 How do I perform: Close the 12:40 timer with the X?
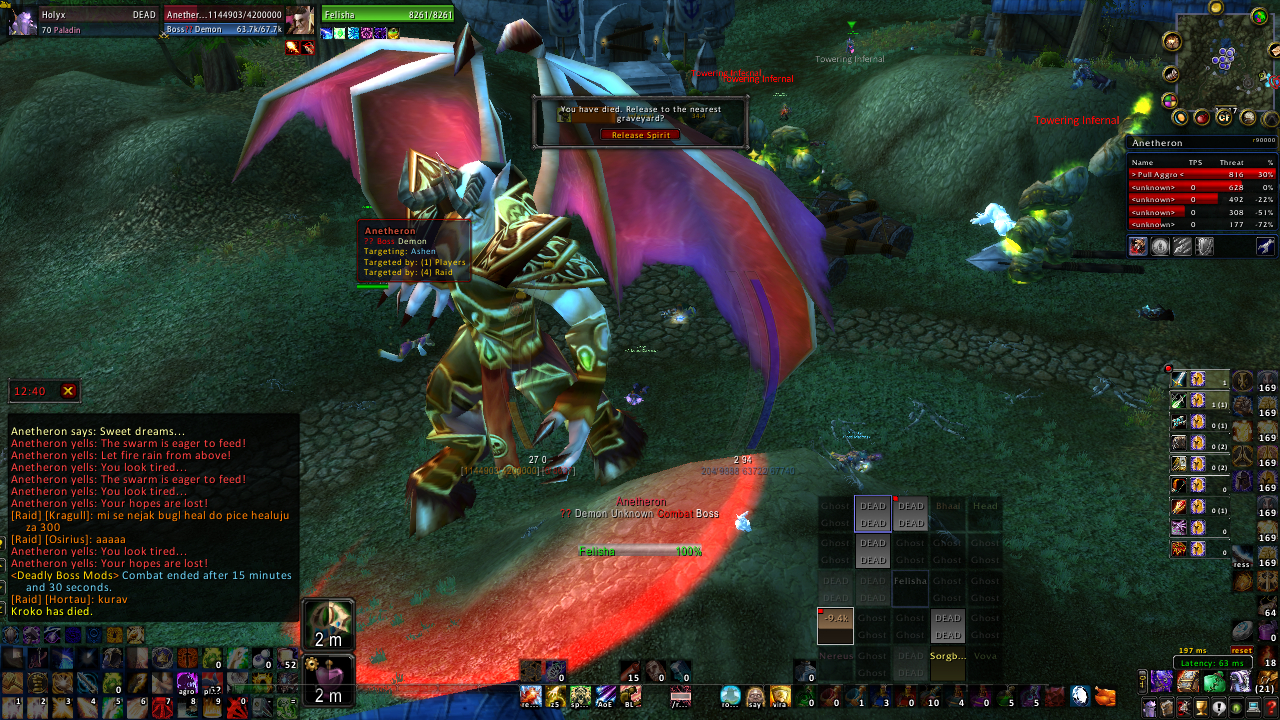tap(68, 391)
